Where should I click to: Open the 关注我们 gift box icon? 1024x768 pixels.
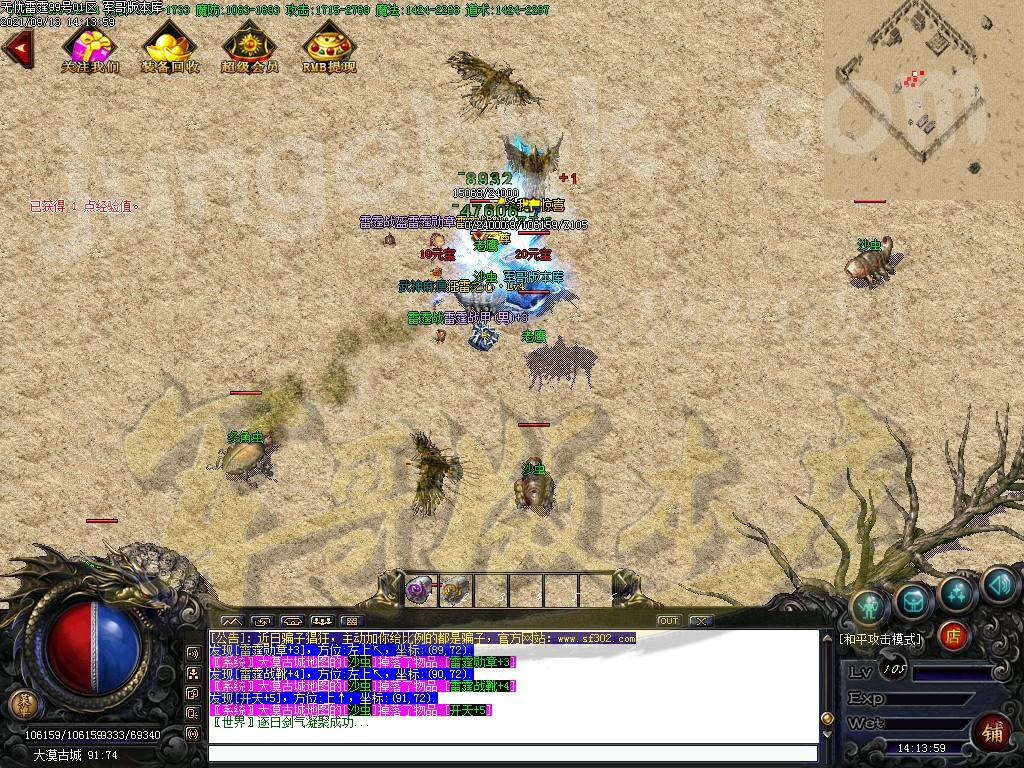[90, 47]
